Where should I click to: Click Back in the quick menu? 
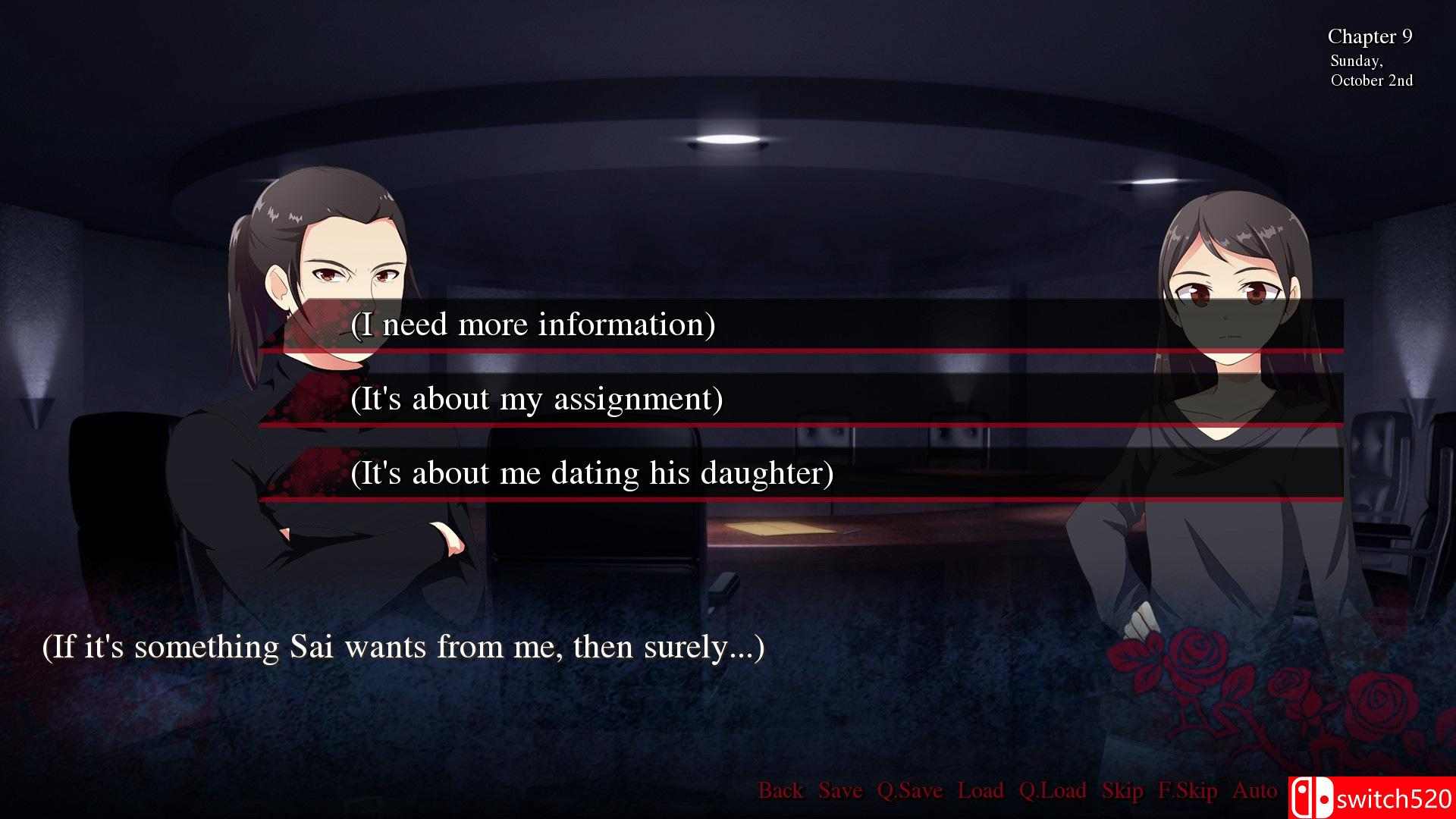point(781,791)
